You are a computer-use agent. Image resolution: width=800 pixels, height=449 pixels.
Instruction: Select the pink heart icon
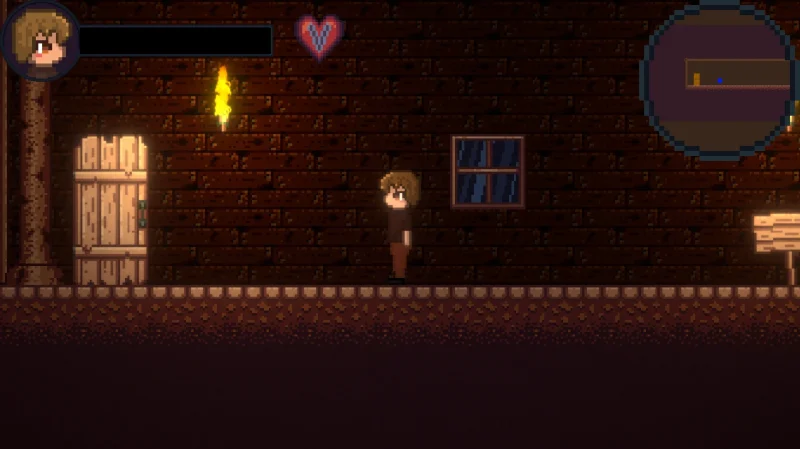[320, 37]
